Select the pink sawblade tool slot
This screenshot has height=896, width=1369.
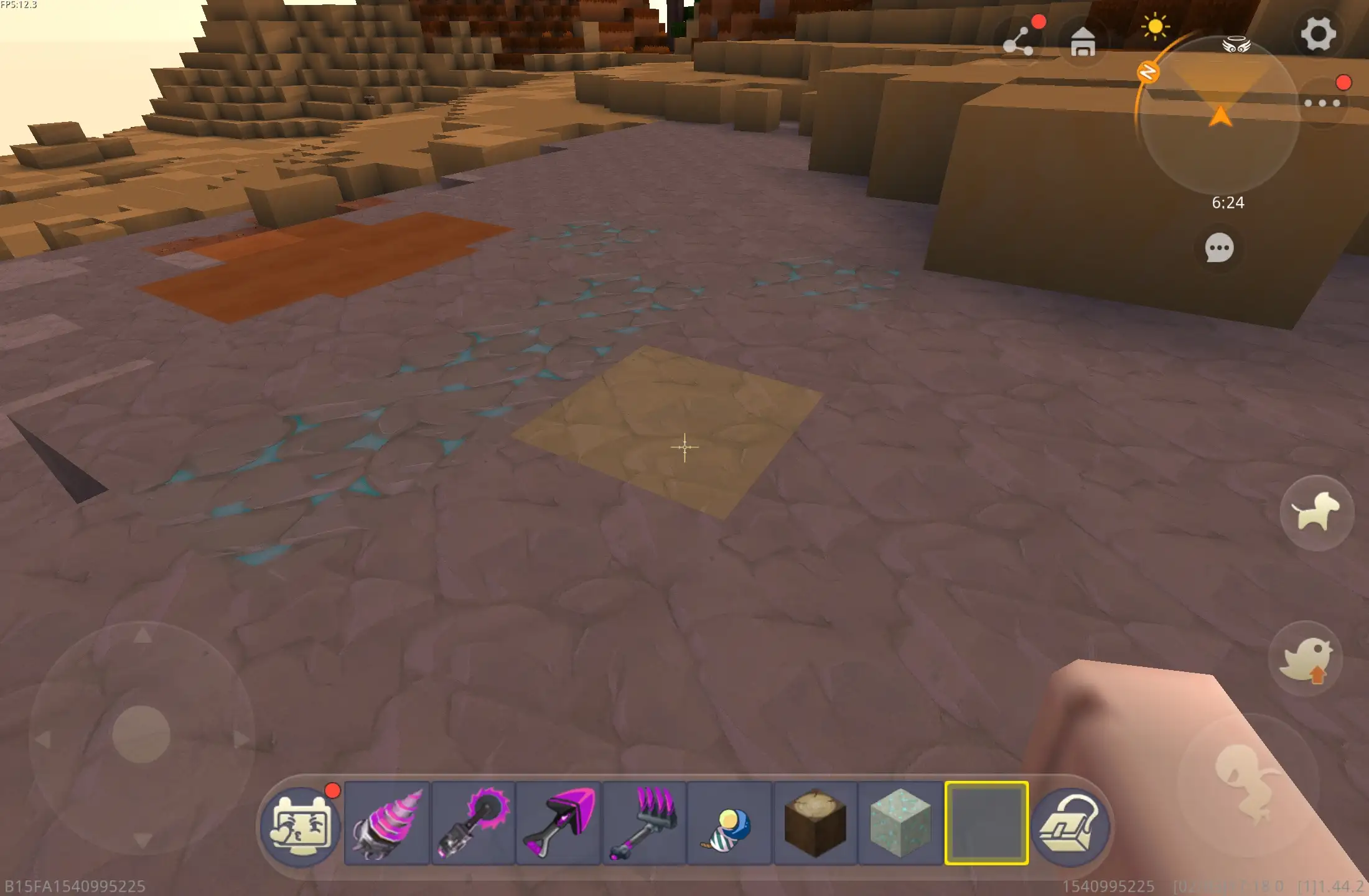coord(473,823)
